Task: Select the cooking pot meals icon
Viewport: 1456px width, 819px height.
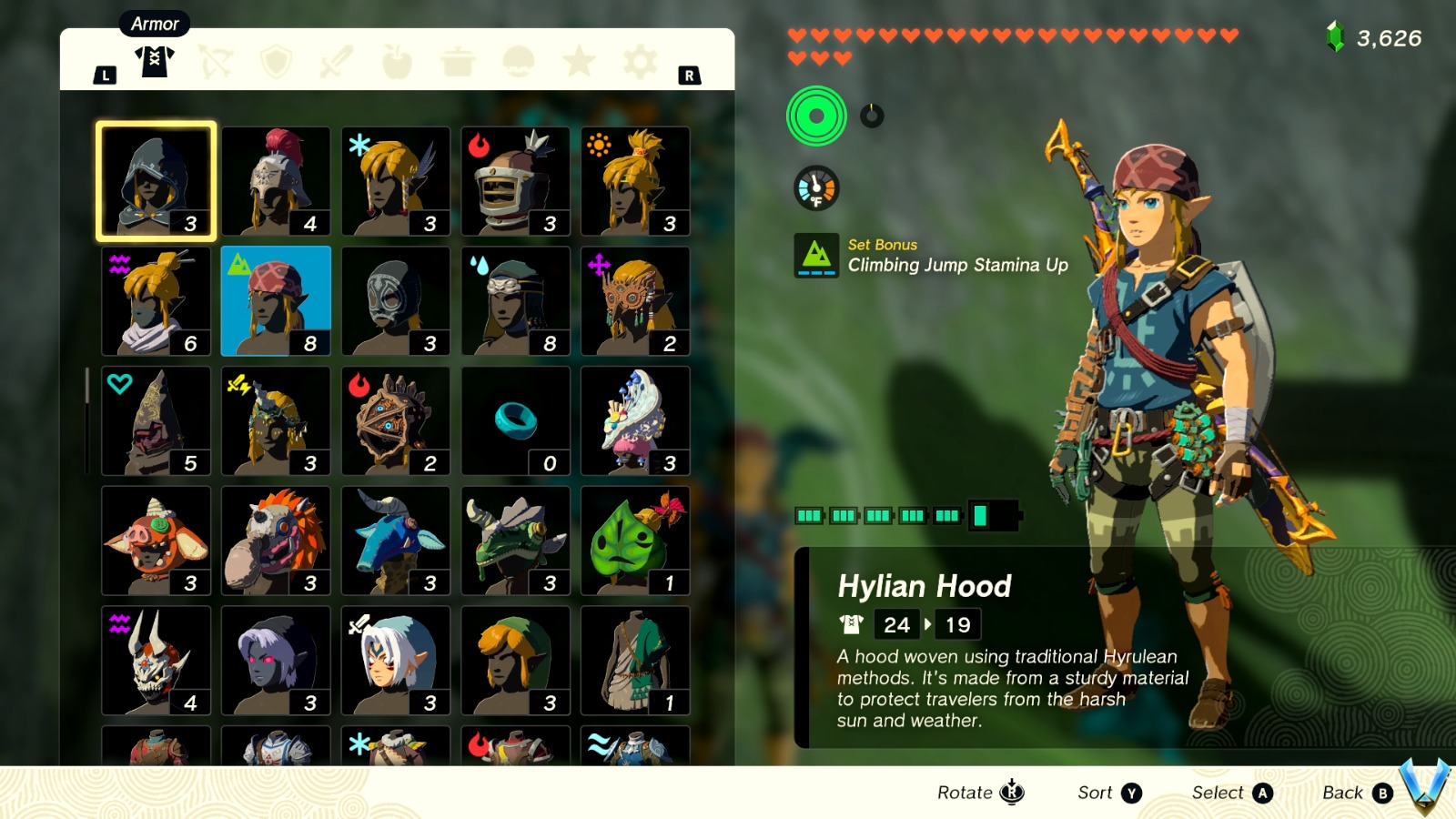Action: tap(458, 60)
